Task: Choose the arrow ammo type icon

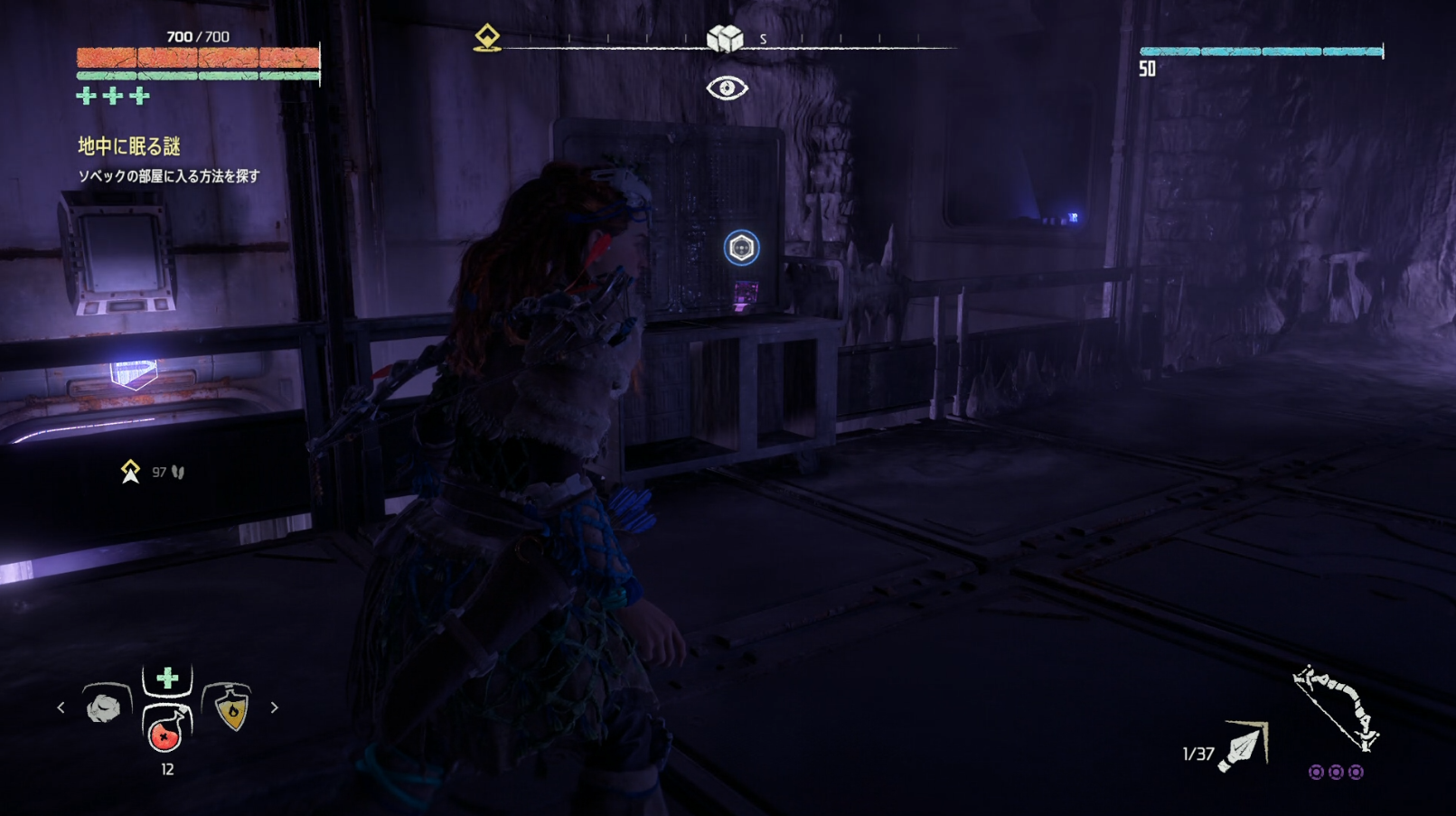Action: (x=1244, y=747)
